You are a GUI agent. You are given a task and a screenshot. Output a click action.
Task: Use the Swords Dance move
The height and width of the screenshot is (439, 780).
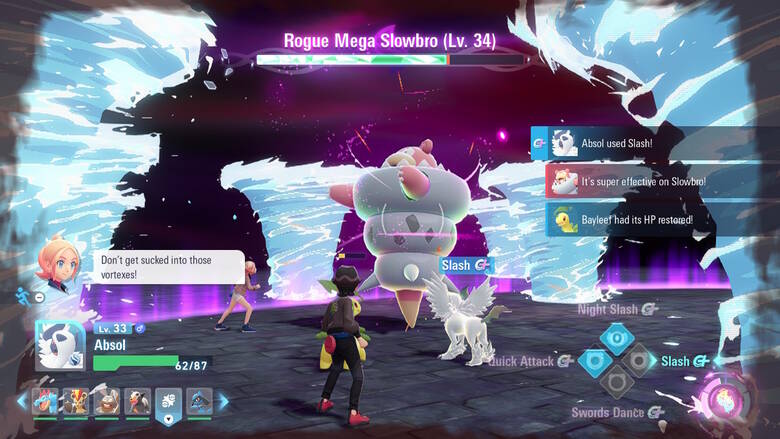pos(616,384)
